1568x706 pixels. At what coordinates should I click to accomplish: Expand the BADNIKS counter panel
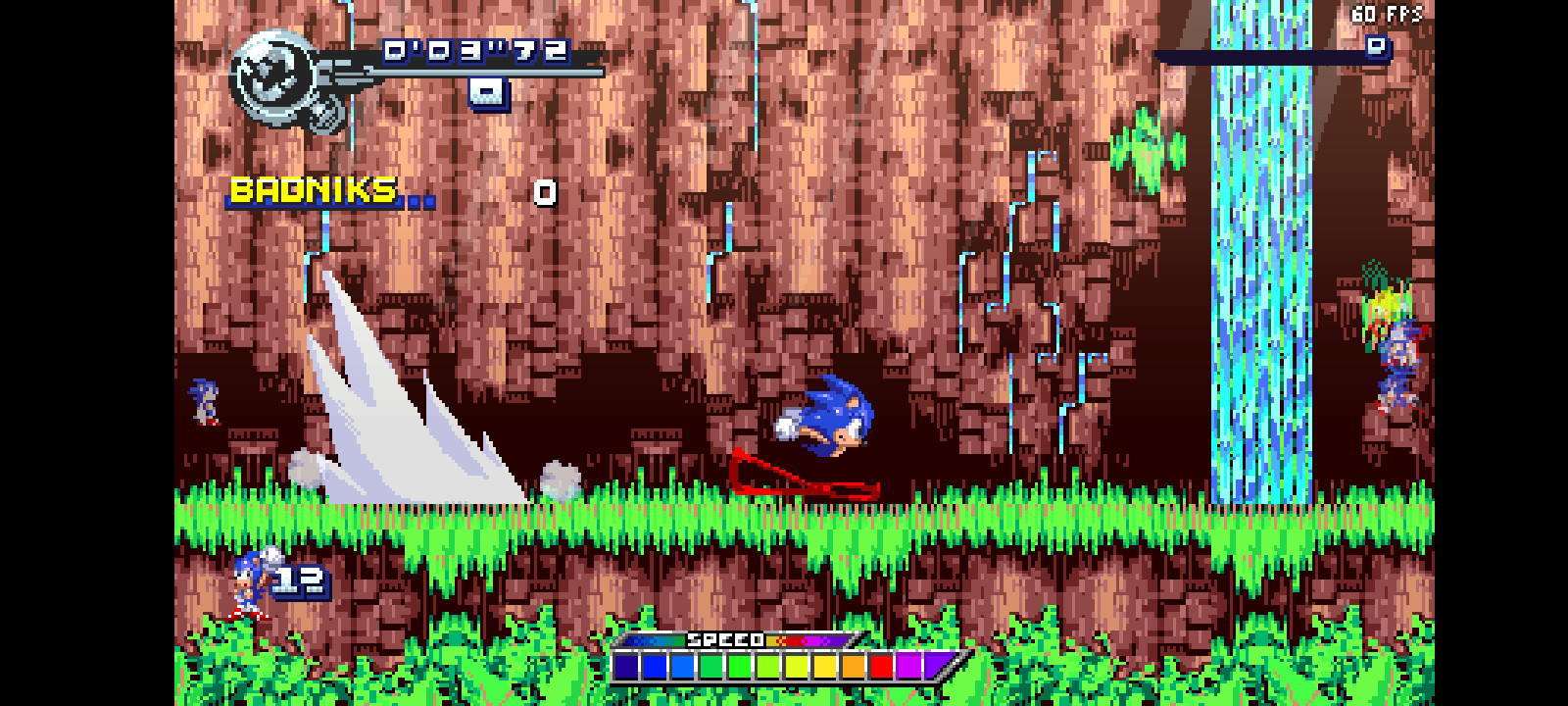click(312, 187)
